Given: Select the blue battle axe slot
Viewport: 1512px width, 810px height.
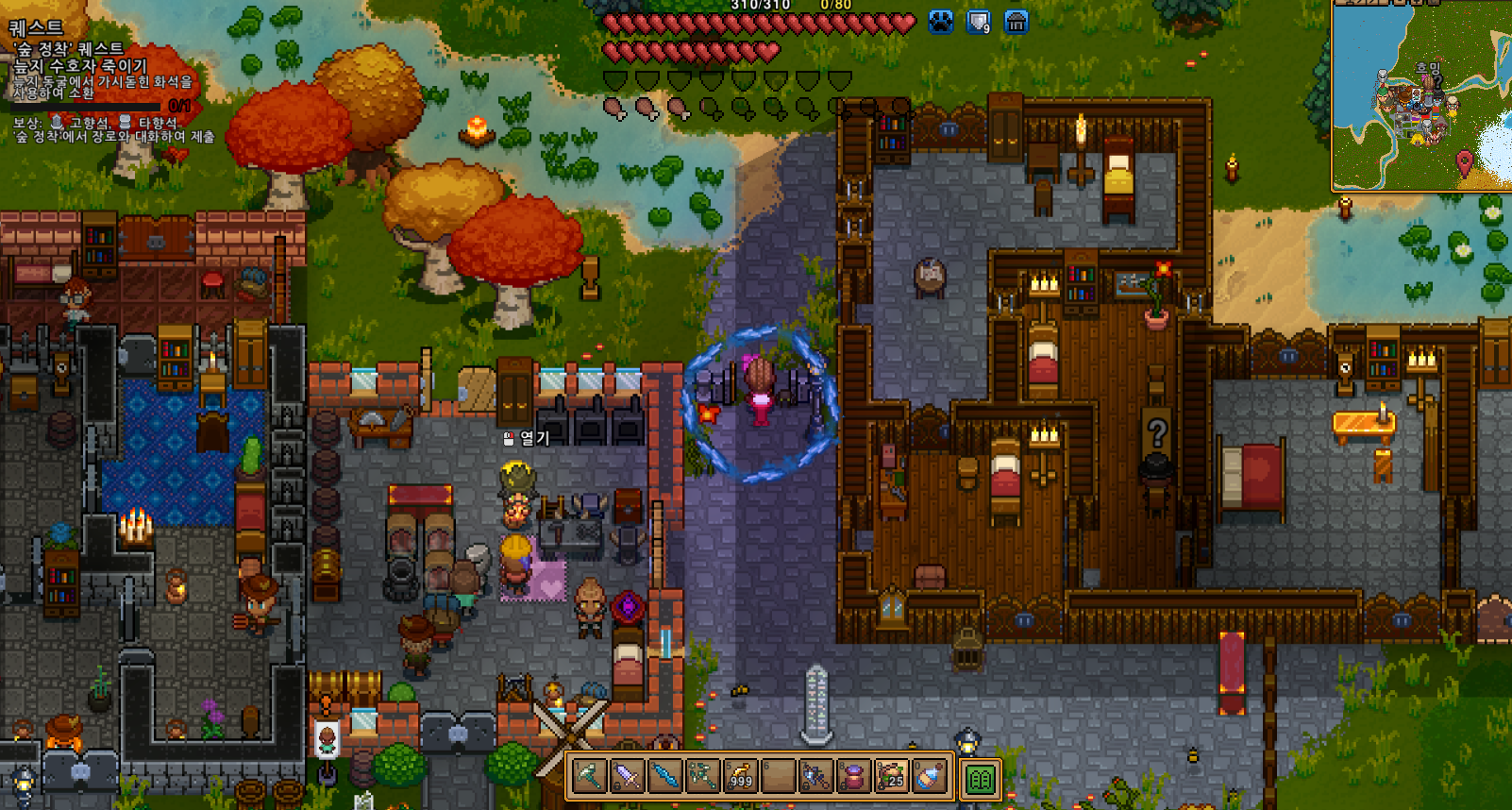Looking at the screenshot, I should pyautogui.click(x=815, y=776).
